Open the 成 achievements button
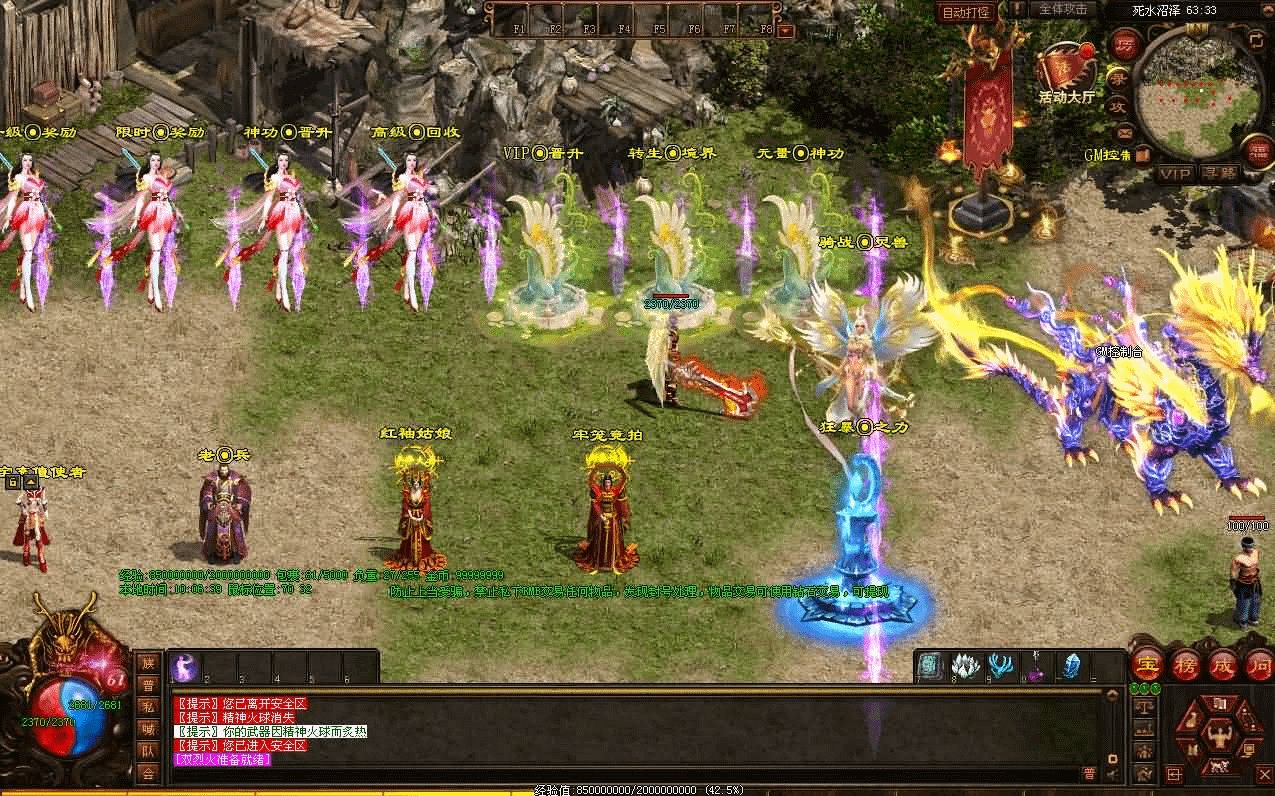The image size is (1275, 796). click(x=1222, y=665)
